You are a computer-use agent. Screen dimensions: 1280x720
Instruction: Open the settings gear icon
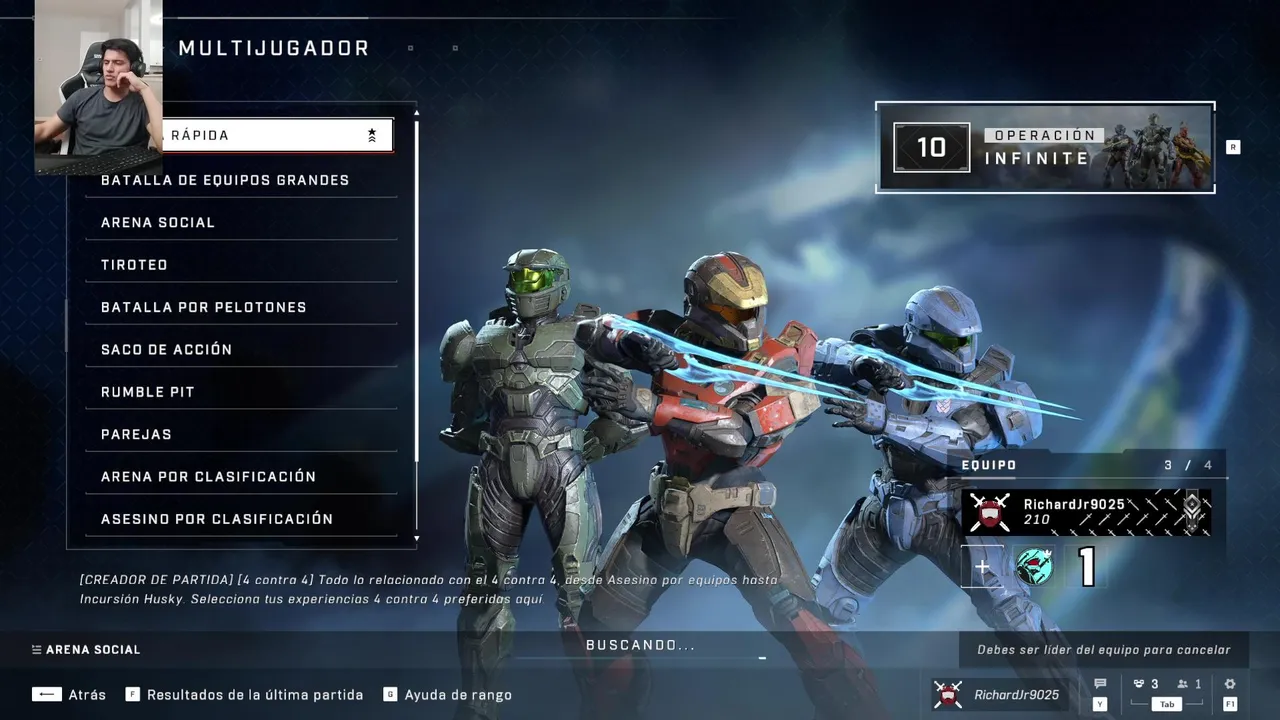click(1230, 685)
